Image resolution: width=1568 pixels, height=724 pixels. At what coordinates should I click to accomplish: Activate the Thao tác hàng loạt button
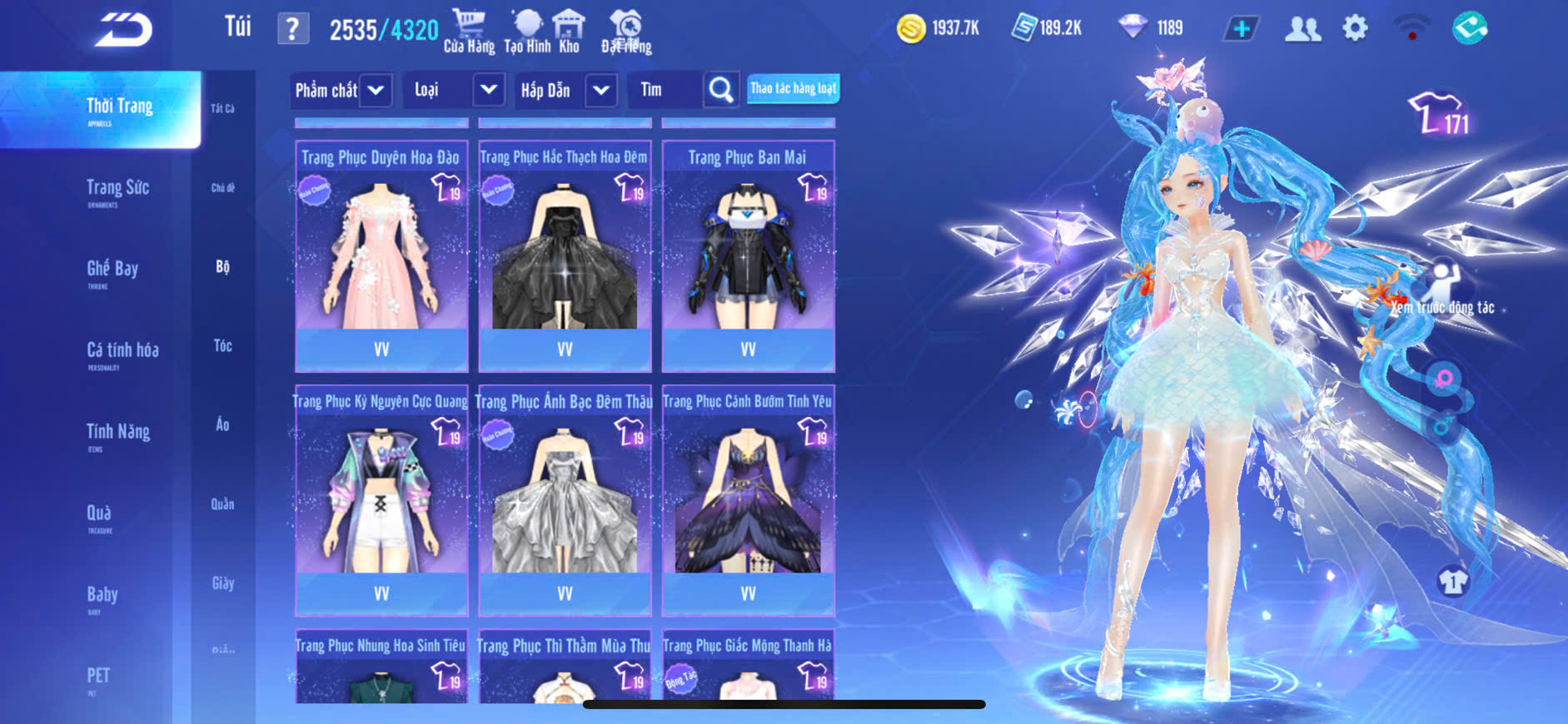pos(793,88)
